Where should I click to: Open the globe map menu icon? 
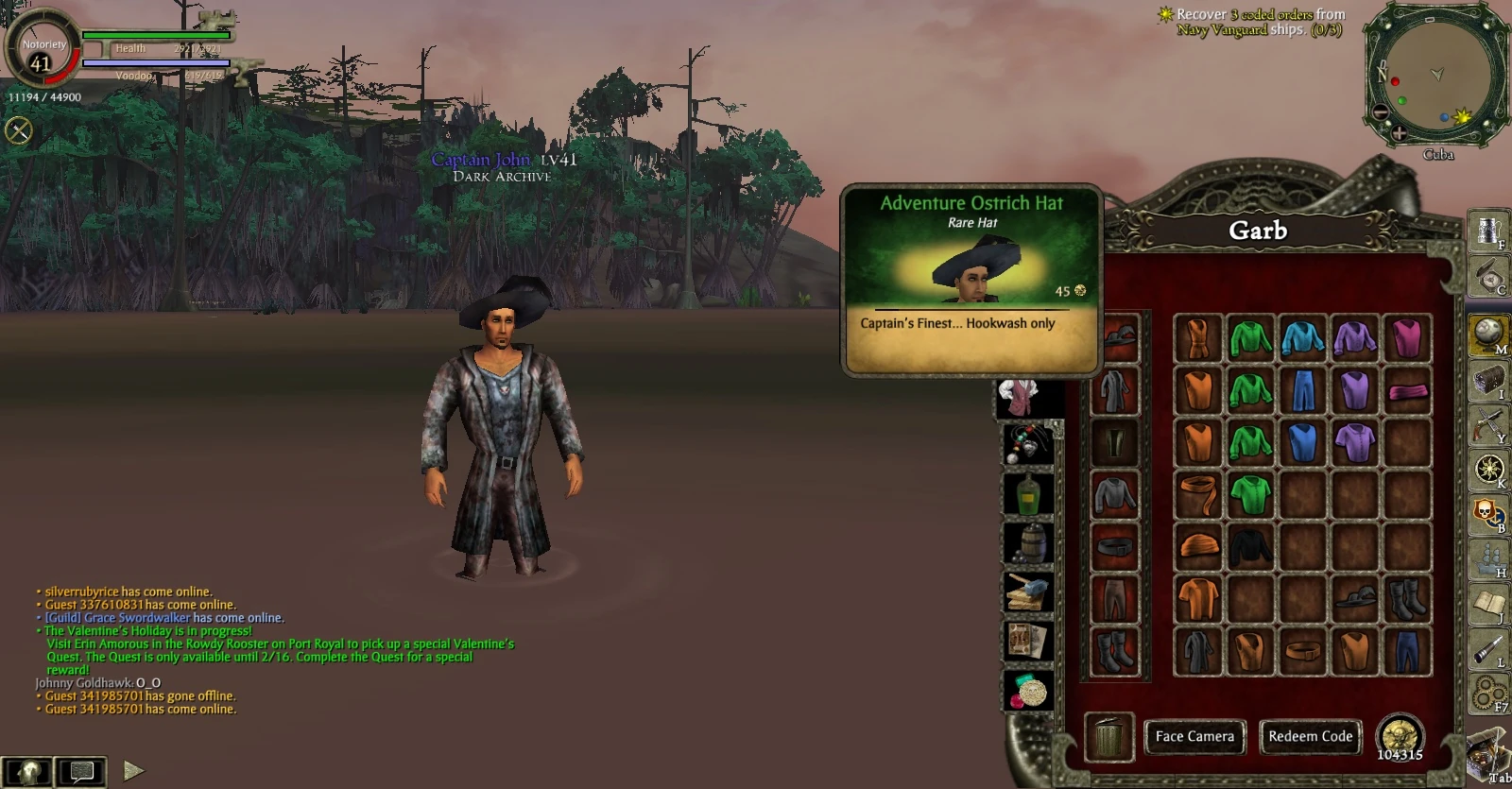1488,334
